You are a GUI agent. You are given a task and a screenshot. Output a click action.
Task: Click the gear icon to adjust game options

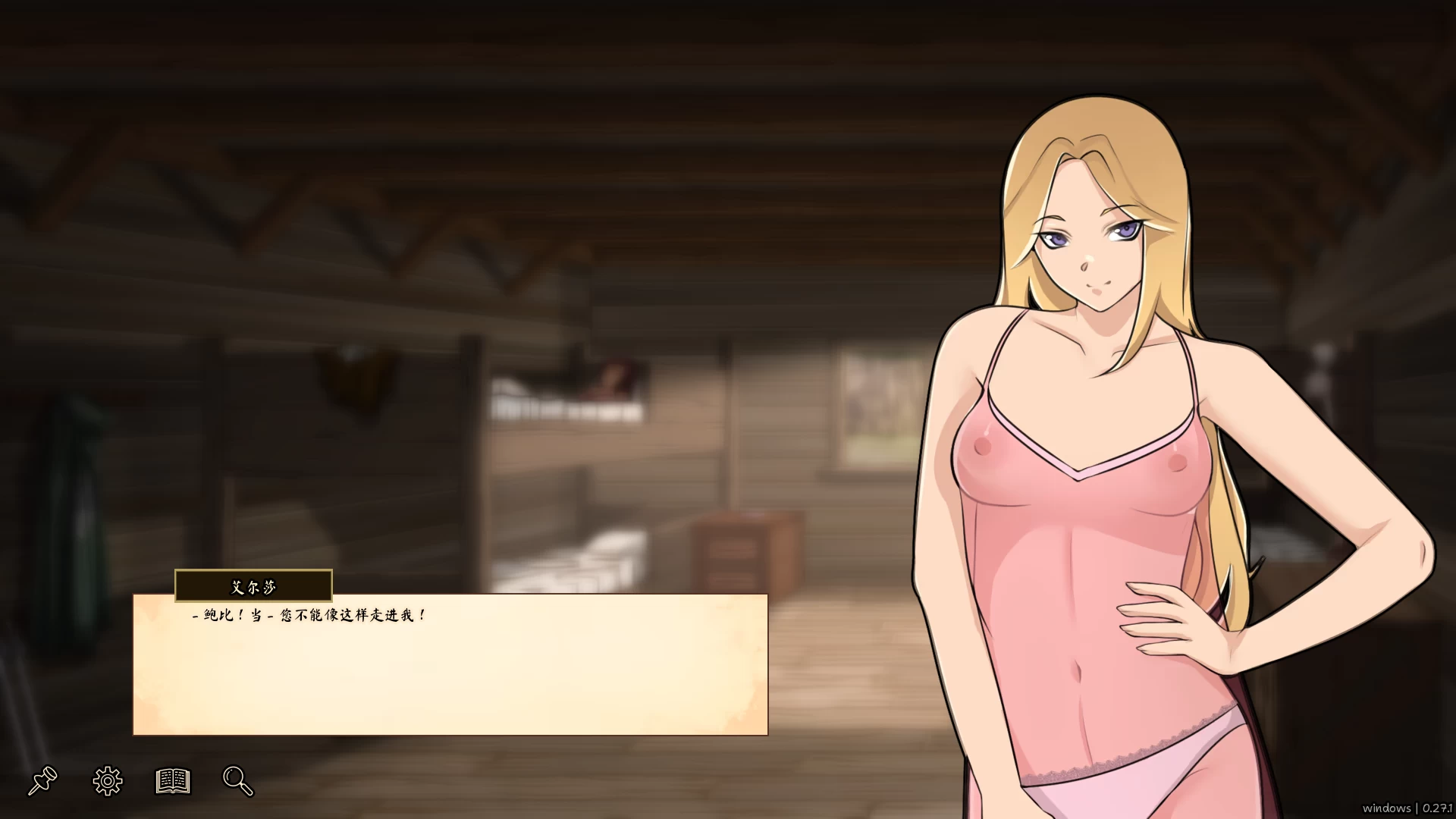pyautogui.click(x=107, y=781)
